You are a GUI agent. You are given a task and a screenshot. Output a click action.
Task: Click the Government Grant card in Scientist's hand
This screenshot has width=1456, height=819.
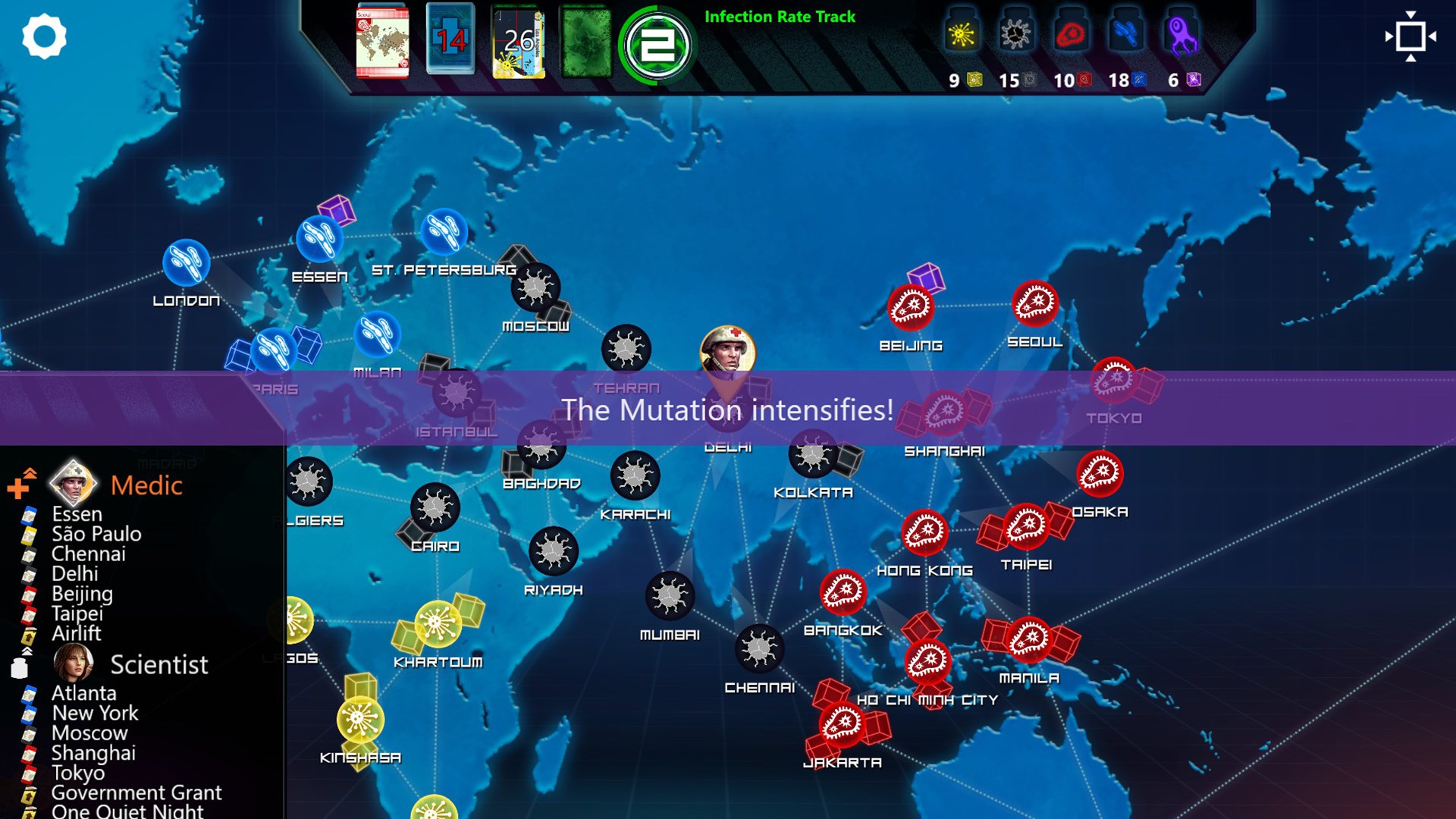135,792
